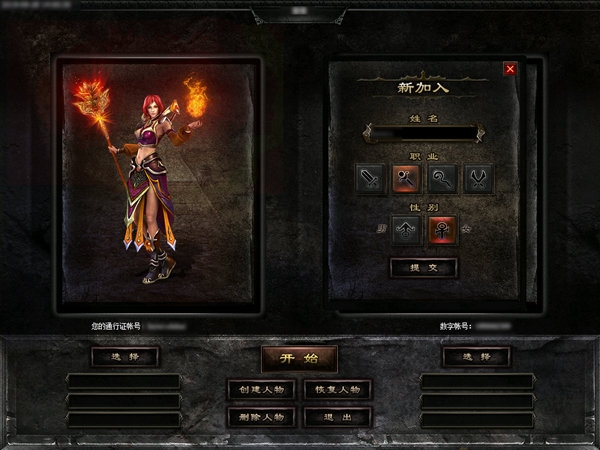Choose the sword warrior class icon

point(371,179)
